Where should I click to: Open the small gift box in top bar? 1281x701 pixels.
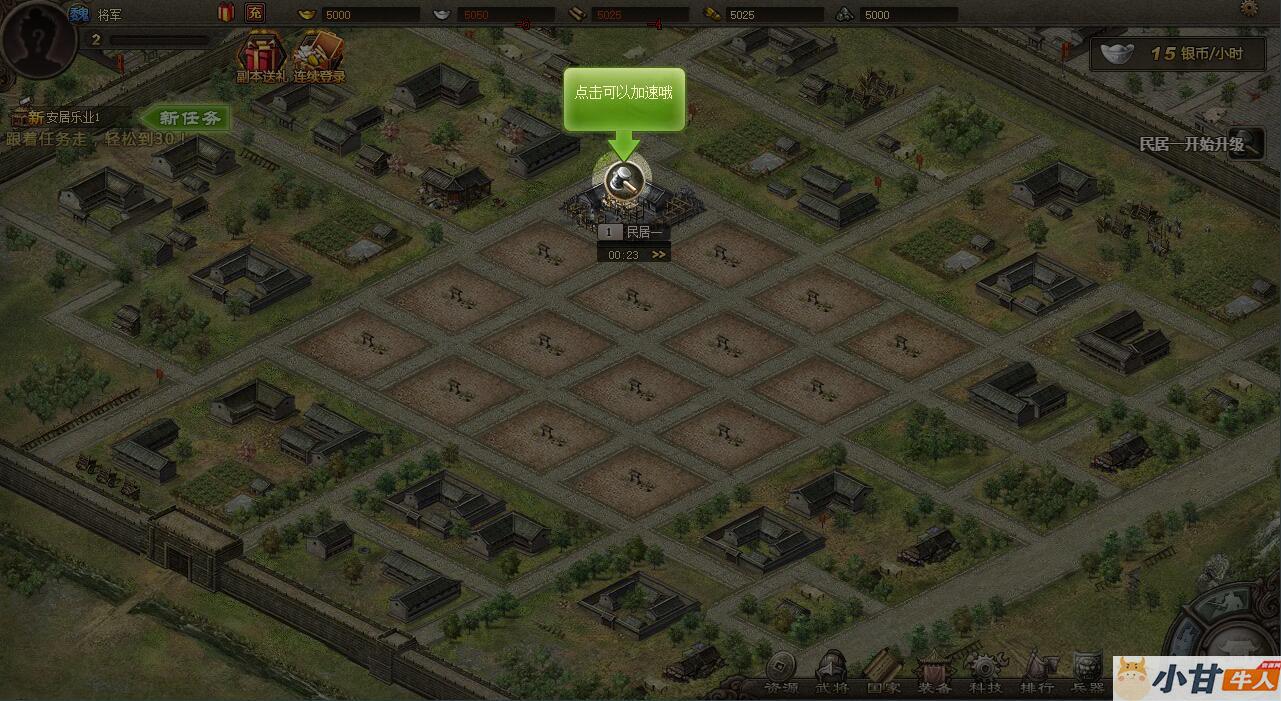tap(226, 13)
